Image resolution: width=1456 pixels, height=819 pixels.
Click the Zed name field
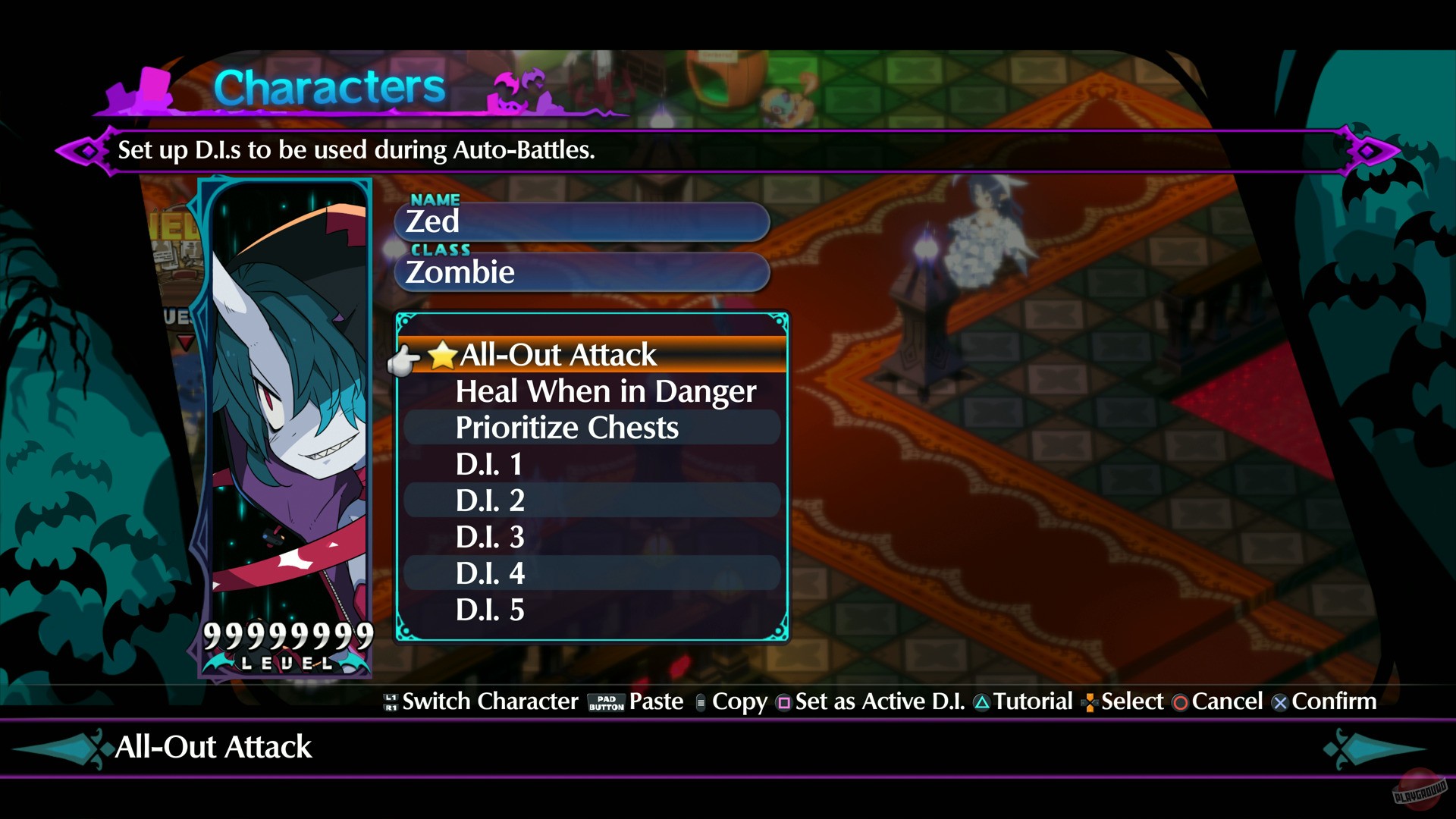[580, 221]
